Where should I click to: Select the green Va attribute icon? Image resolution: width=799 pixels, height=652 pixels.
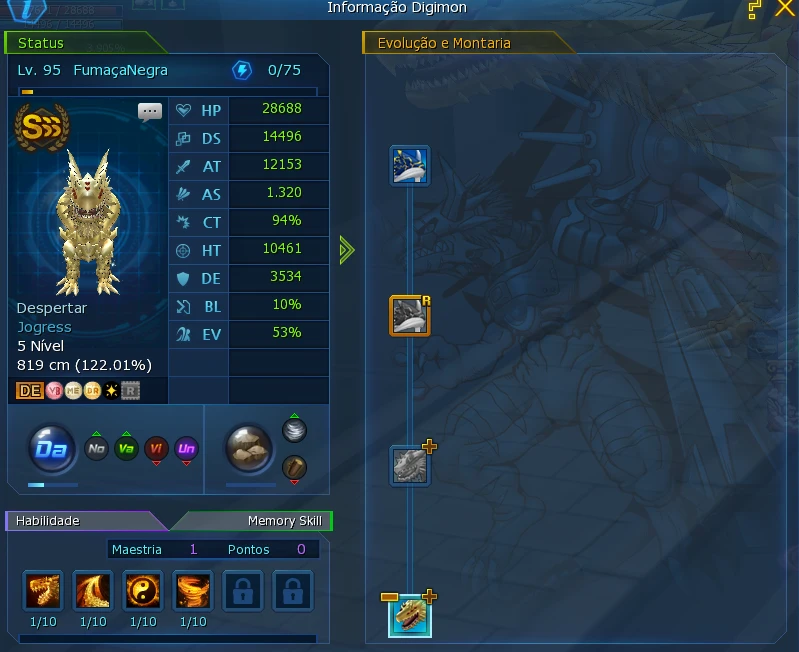[x=126, y=450]
